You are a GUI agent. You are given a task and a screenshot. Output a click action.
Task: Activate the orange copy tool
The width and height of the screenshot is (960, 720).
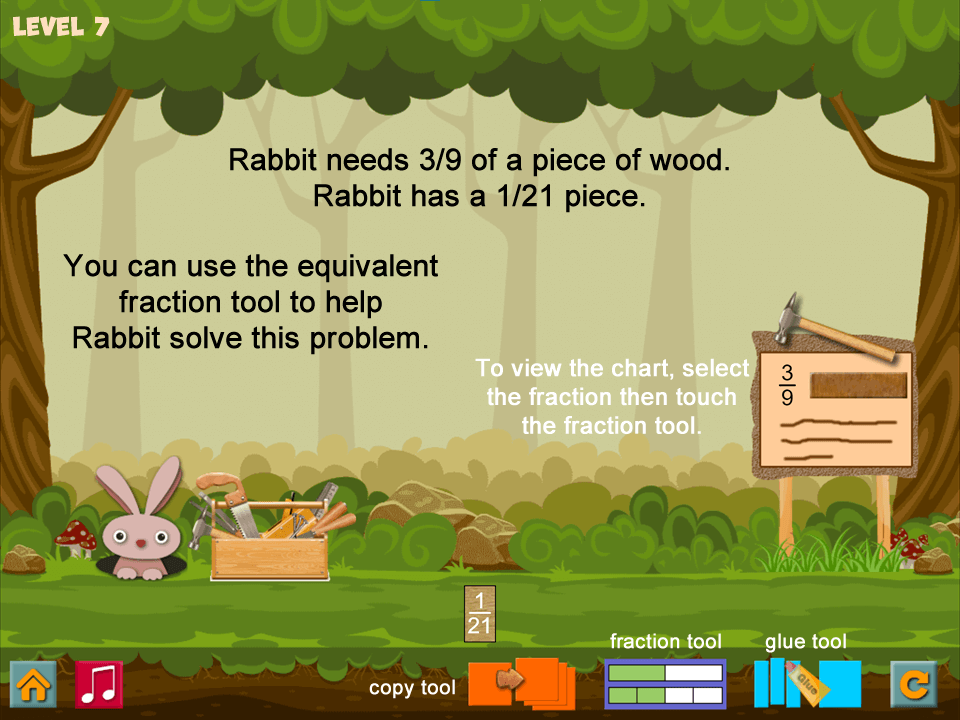coord(521,682)
